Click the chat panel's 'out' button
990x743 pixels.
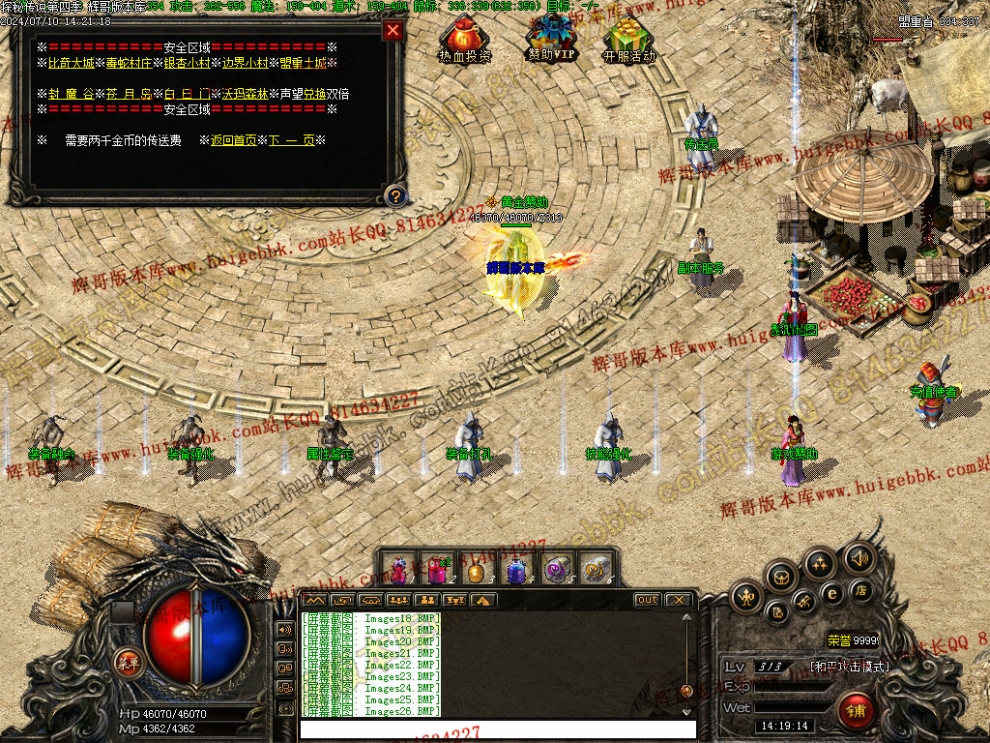[647, 600]
